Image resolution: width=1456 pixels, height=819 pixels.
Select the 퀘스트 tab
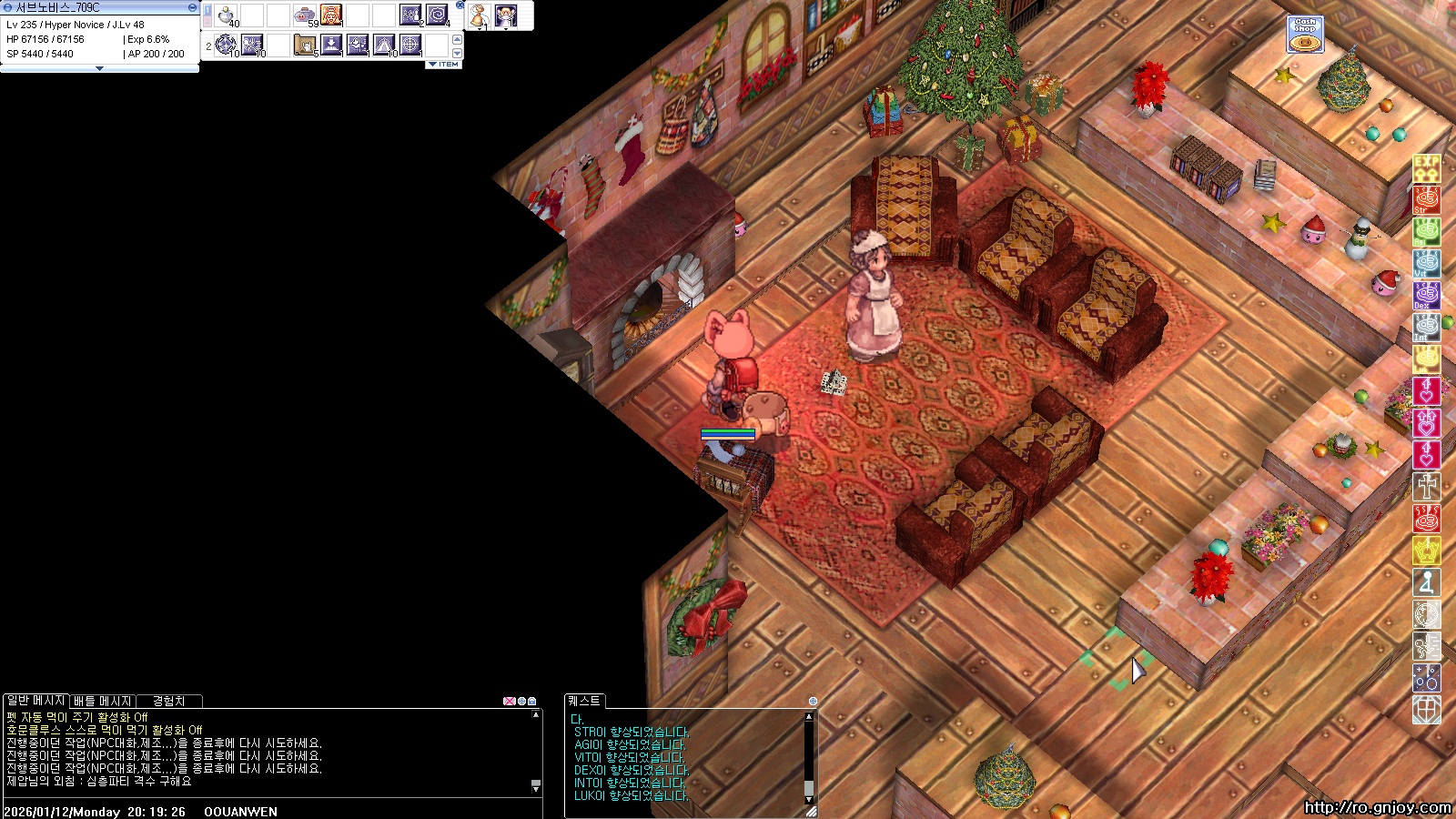[584, 701]
